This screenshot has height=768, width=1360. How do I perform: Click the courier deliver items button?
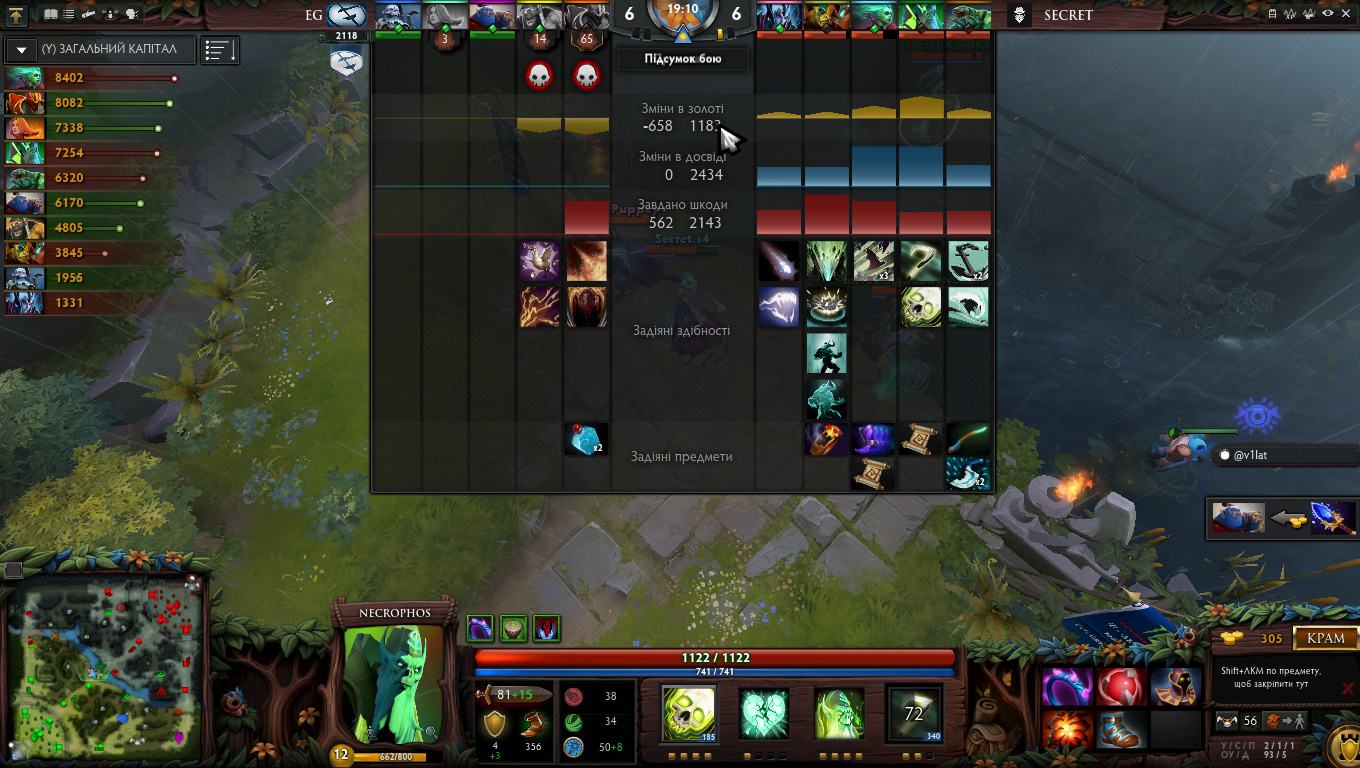tap(1287, 721)
